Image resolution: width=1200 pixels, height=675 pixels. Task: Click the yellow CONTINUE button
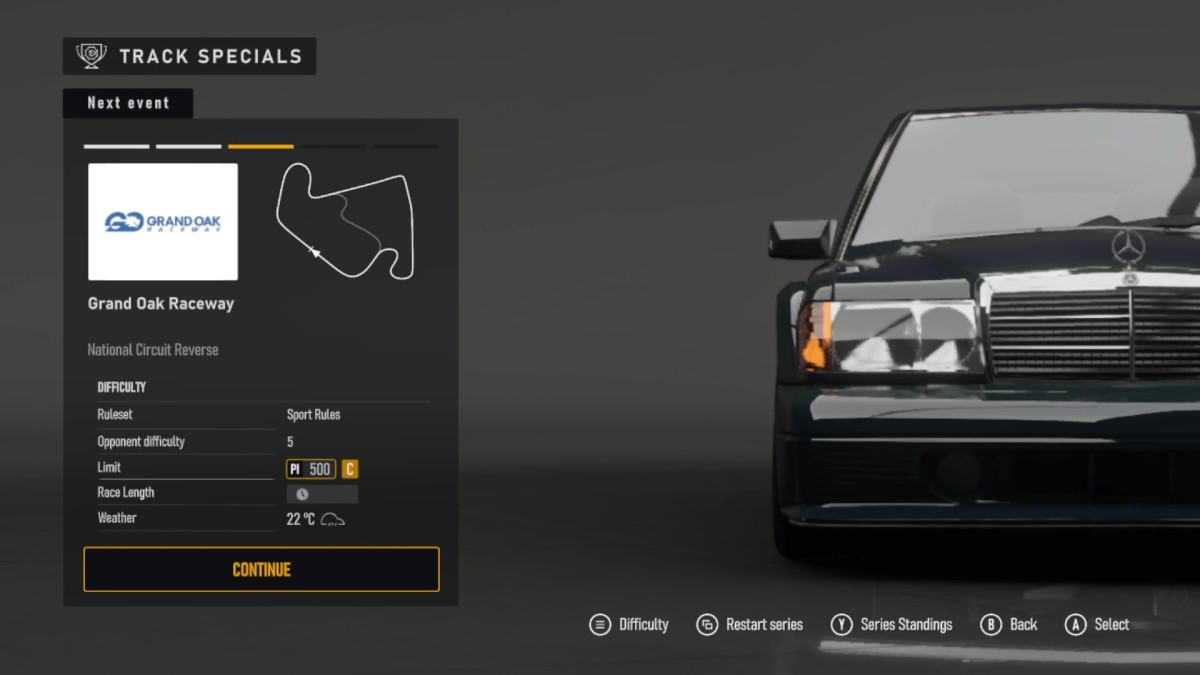(261, 569)
